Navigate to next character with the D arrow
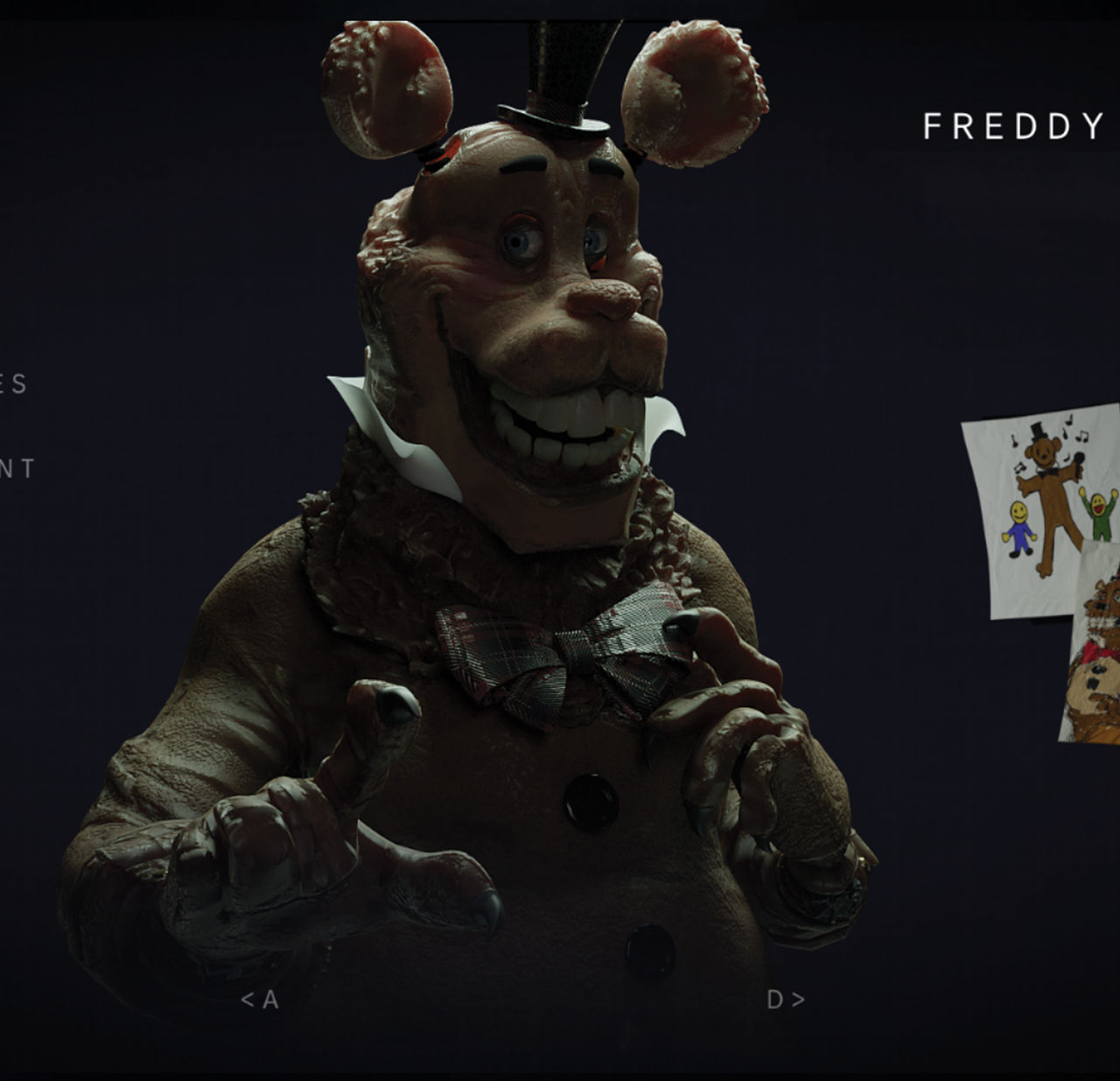 [x=787, y=998]
